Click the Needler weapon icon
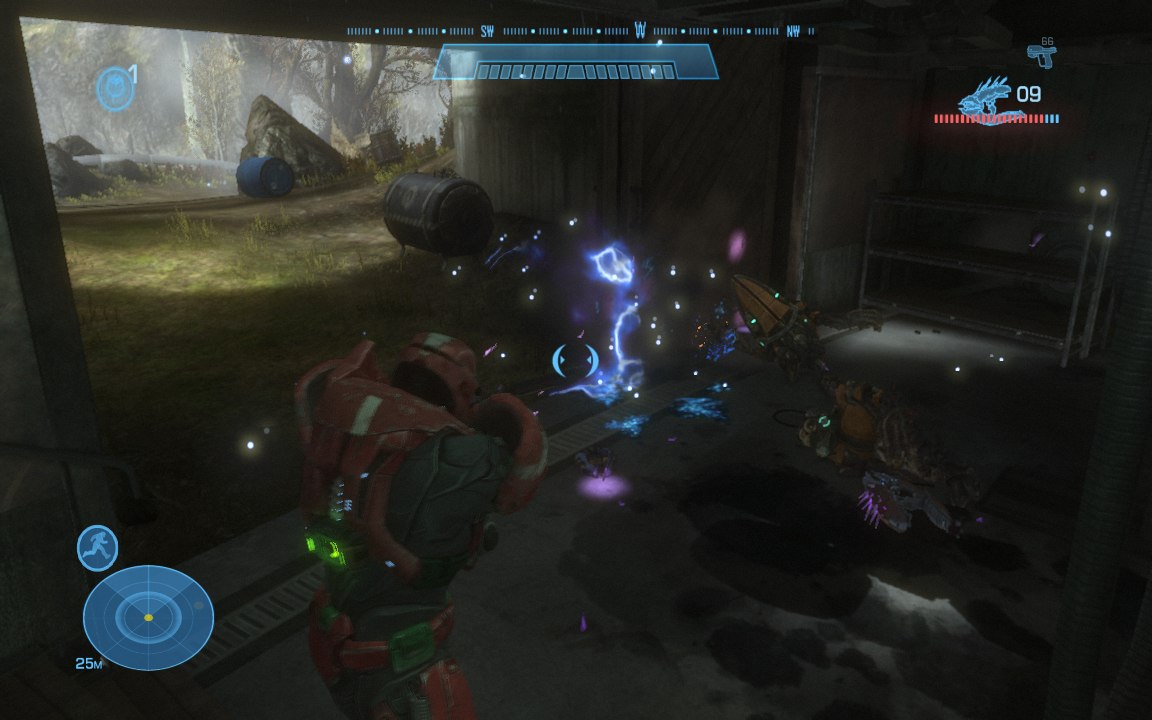 pos(984,98)
